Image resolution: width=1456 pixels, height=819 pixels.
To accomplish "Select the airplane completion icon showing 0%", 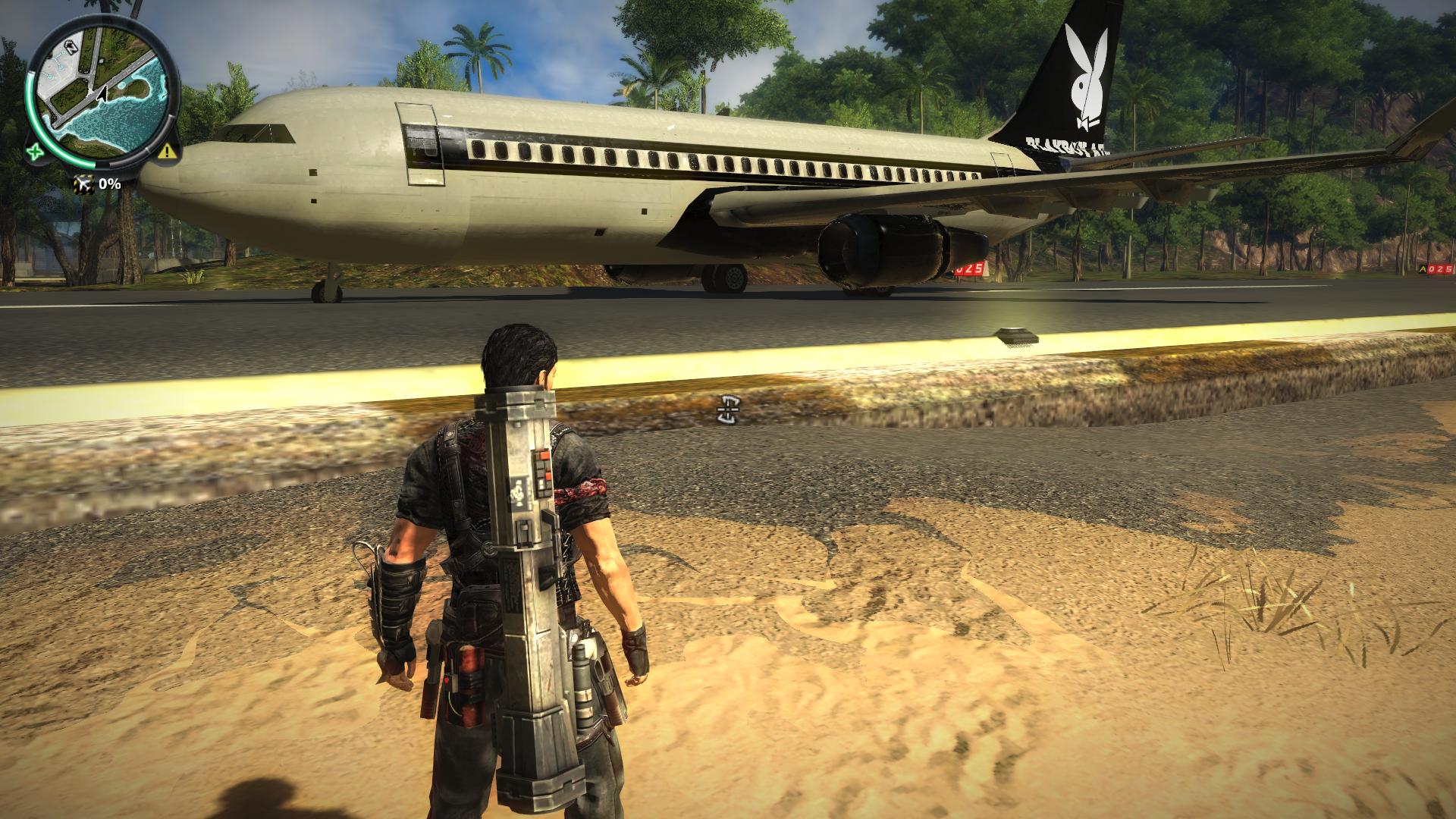I will (x=84, y=183).
